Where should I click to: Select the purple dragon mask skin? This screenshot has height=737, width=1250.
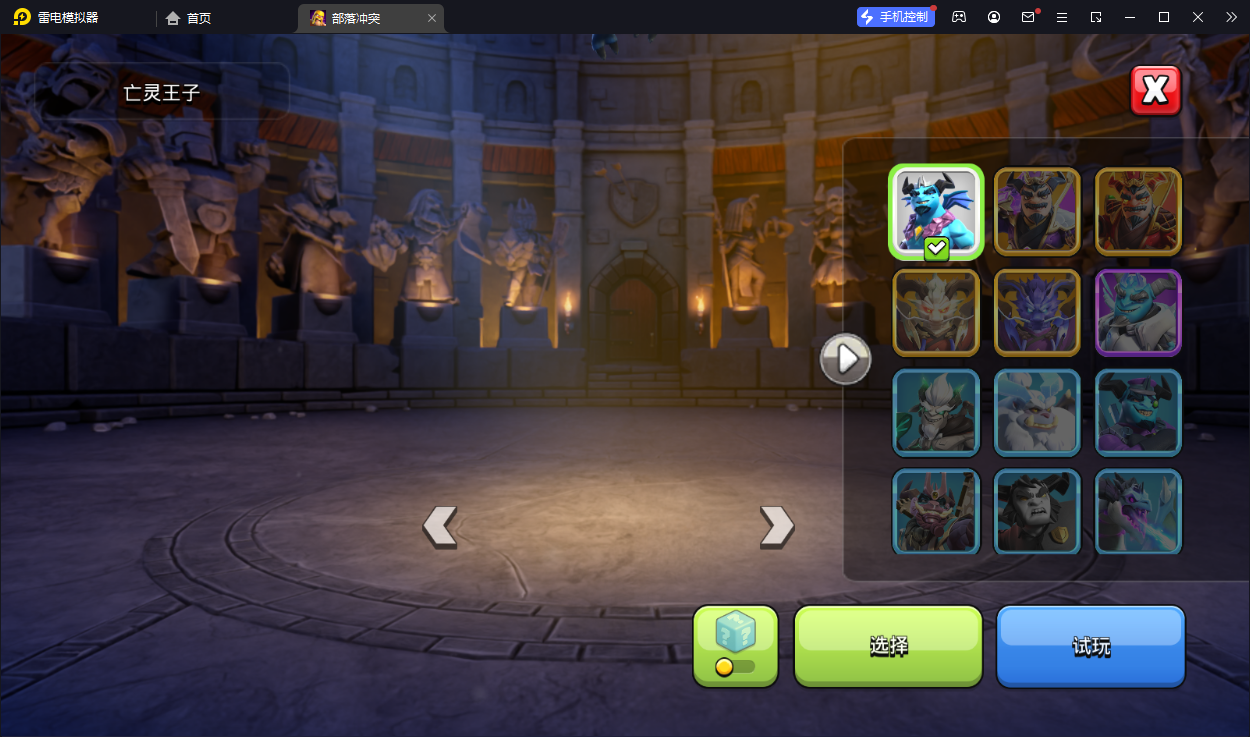coord(1037,312)
